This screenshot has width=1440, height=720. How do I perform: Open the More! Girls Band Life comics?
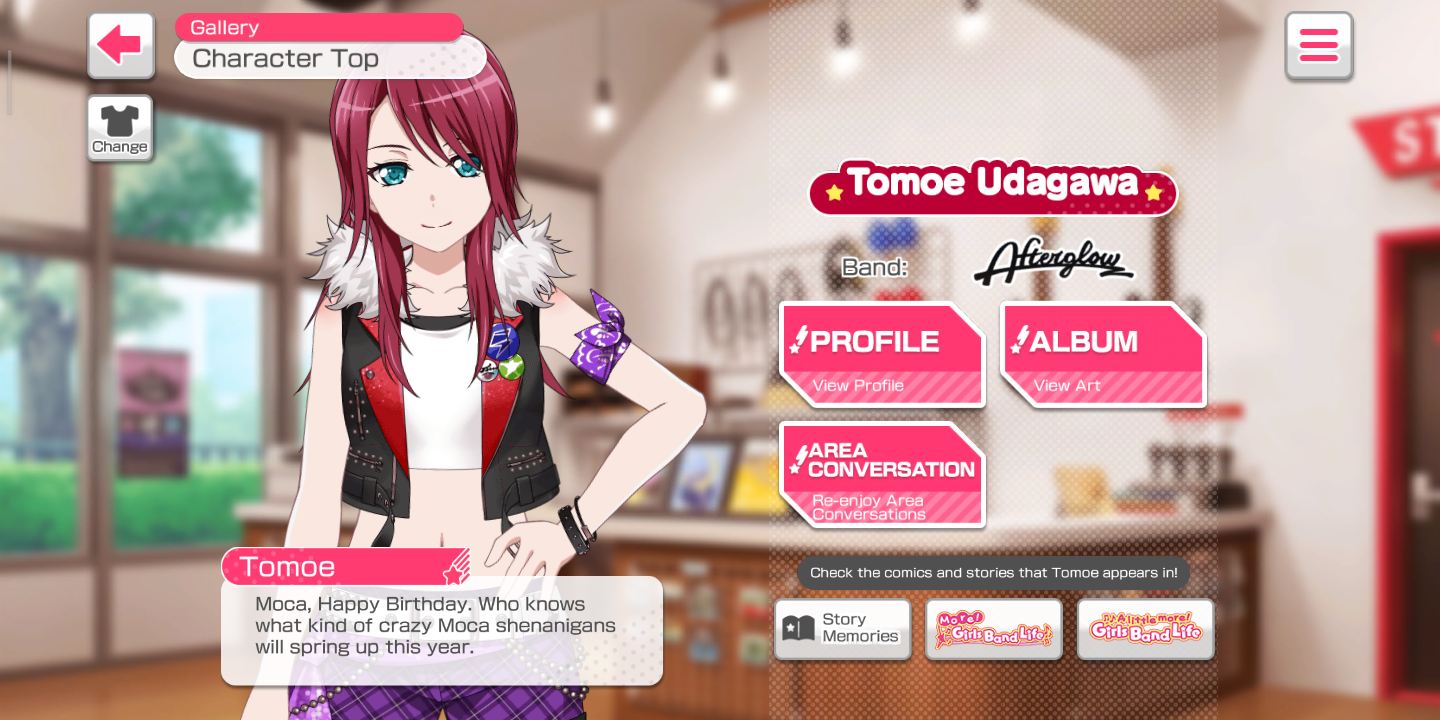point(994,629)
